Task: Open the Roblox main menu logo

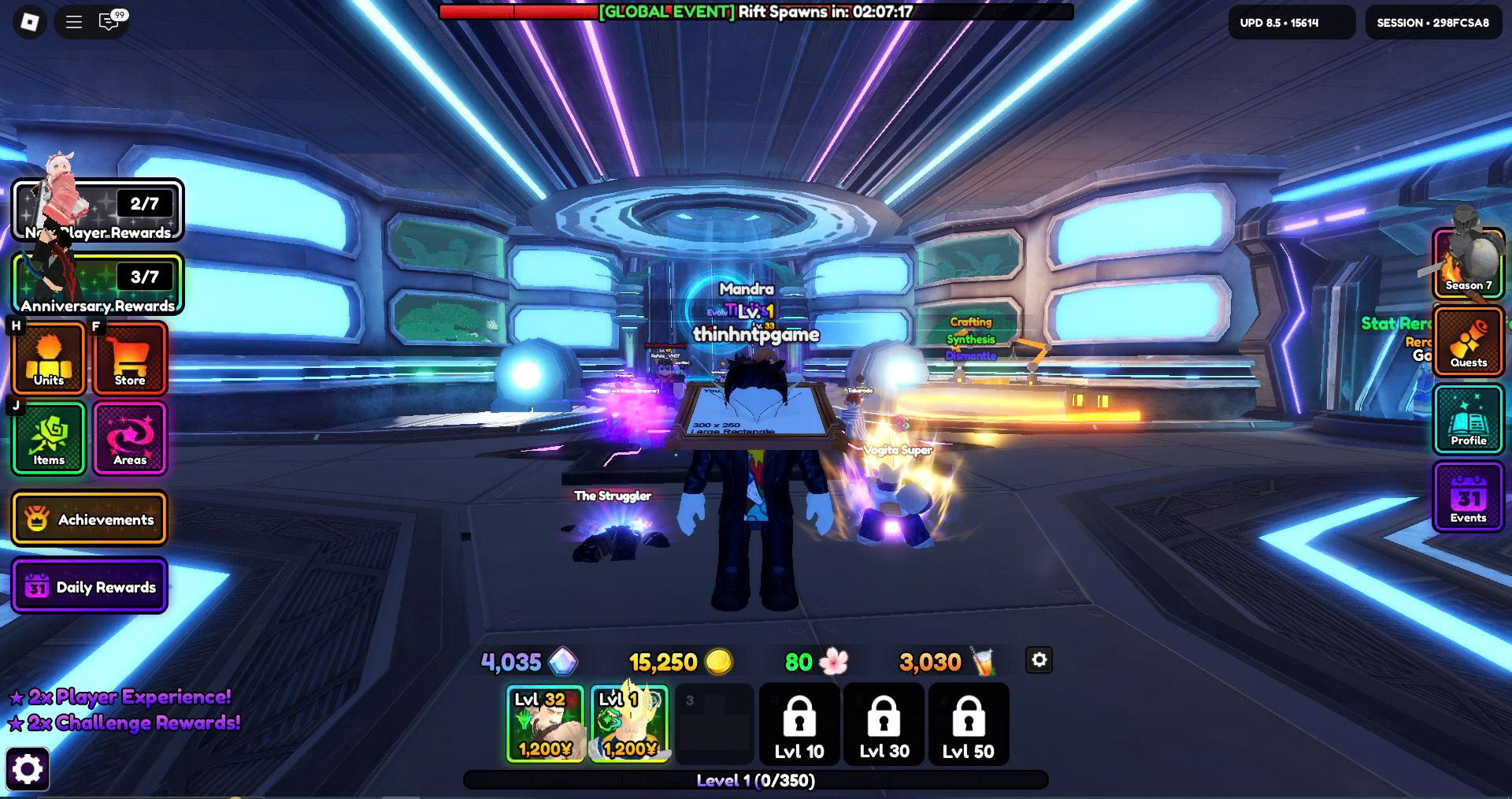Action: [x=30, y=22]
